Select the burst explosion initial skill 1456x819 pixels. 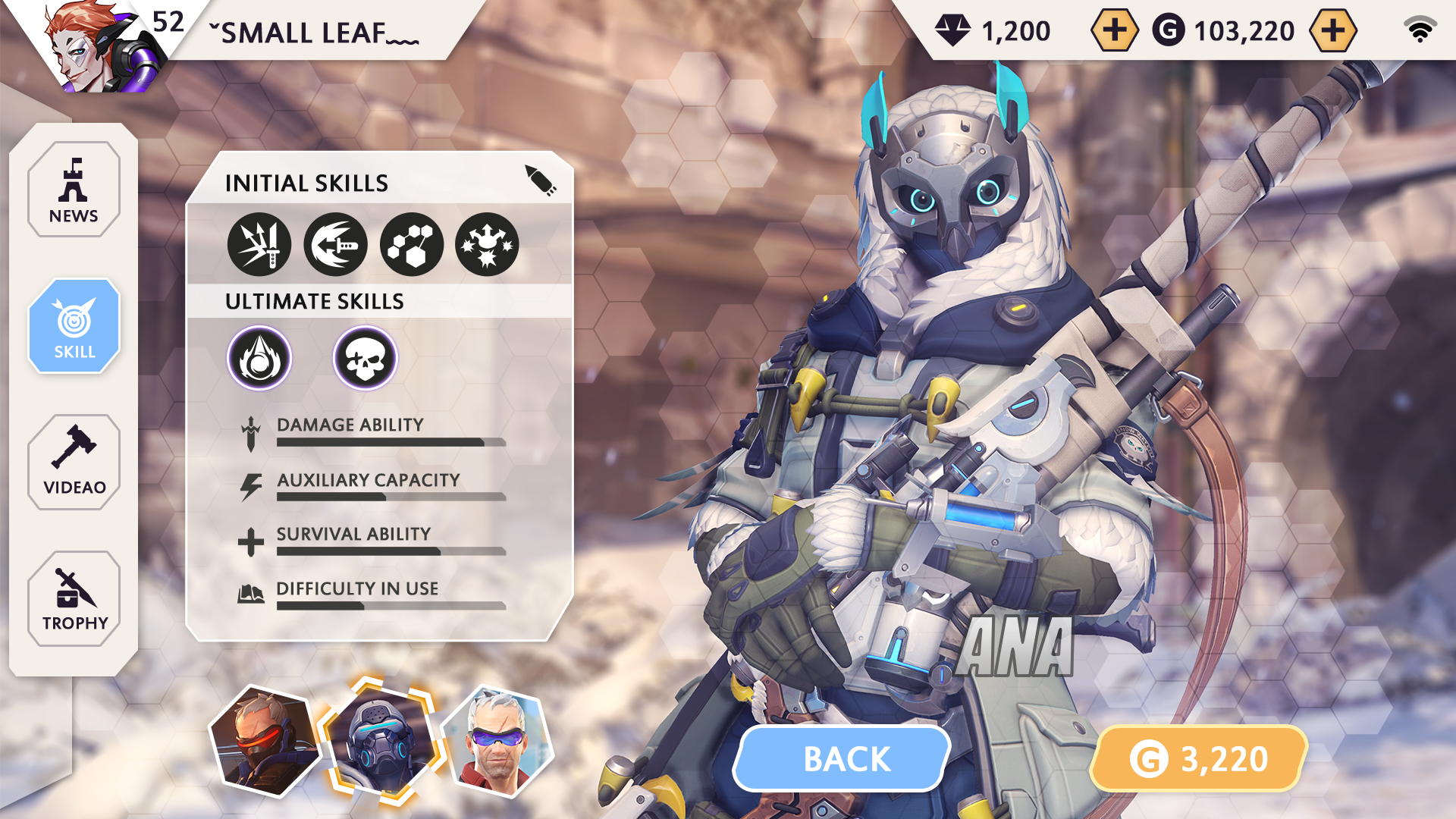pos(487,245)
